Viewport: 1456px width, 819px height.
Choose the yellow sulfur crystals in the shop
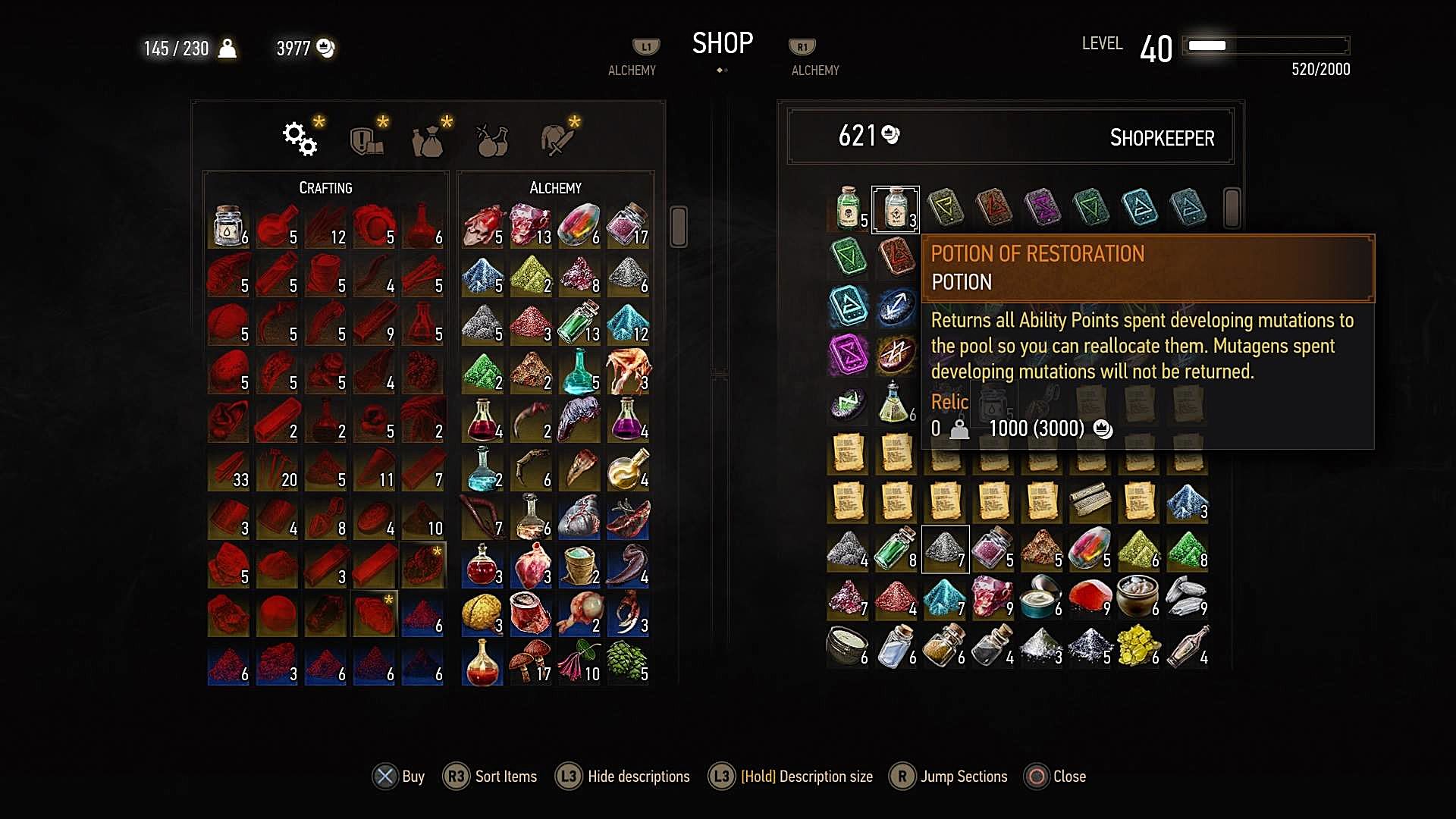1137,646
